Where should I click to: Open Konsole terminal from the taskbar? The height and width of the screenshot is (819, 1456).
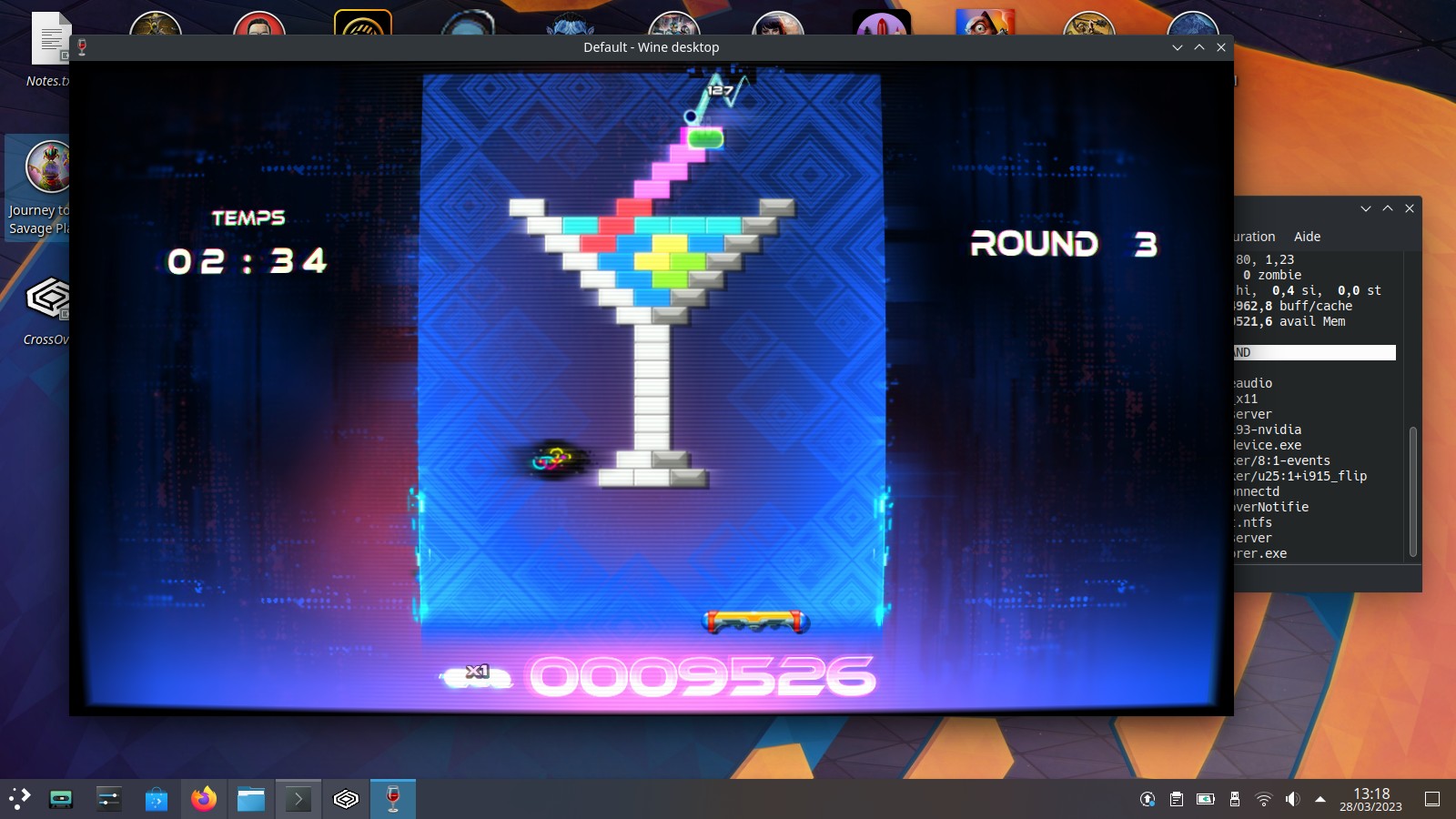(x=300, y=800)
